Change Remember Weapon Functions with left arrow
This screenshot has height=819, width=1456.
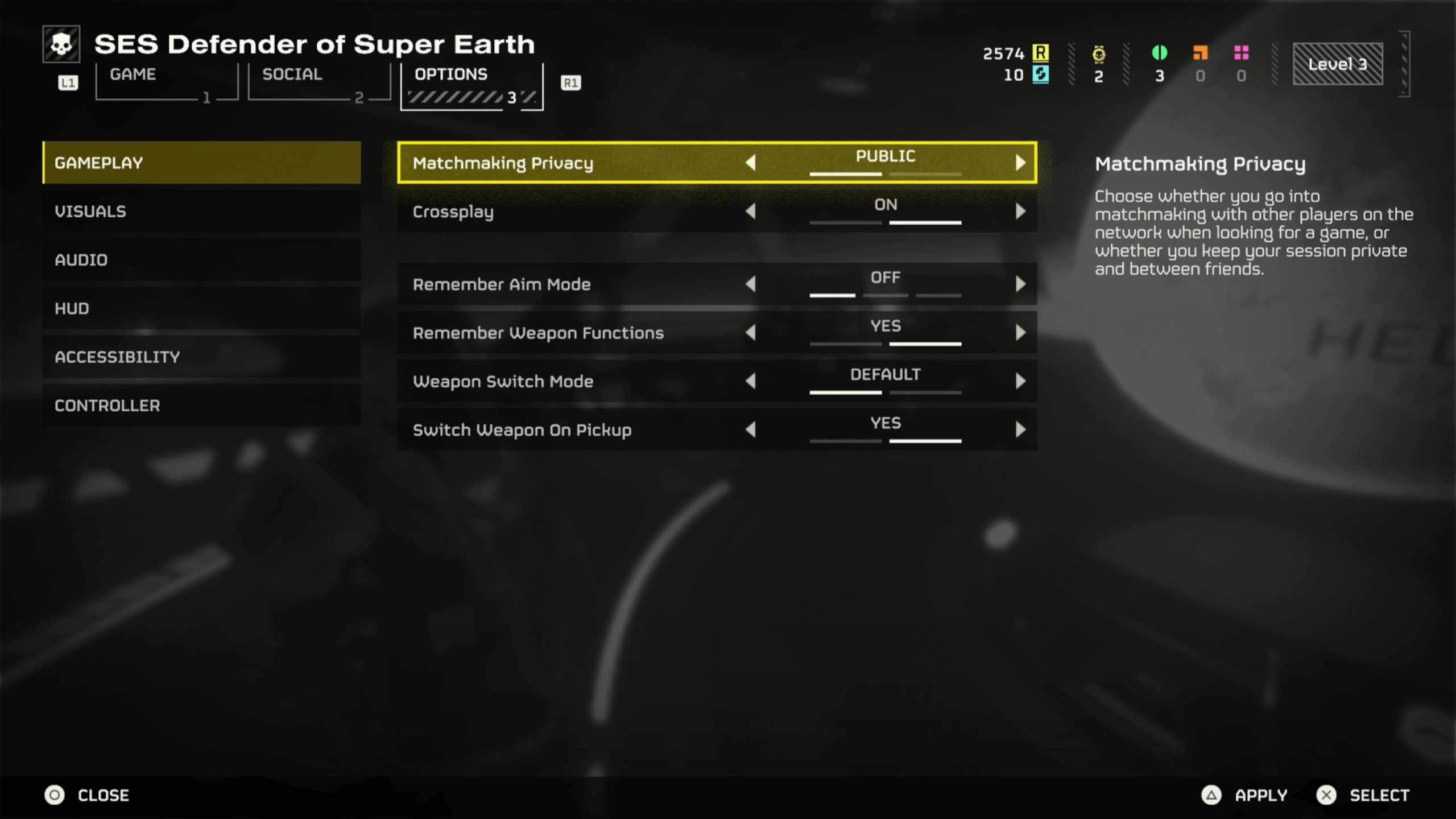pyautogui.click(x=752, y=333)
